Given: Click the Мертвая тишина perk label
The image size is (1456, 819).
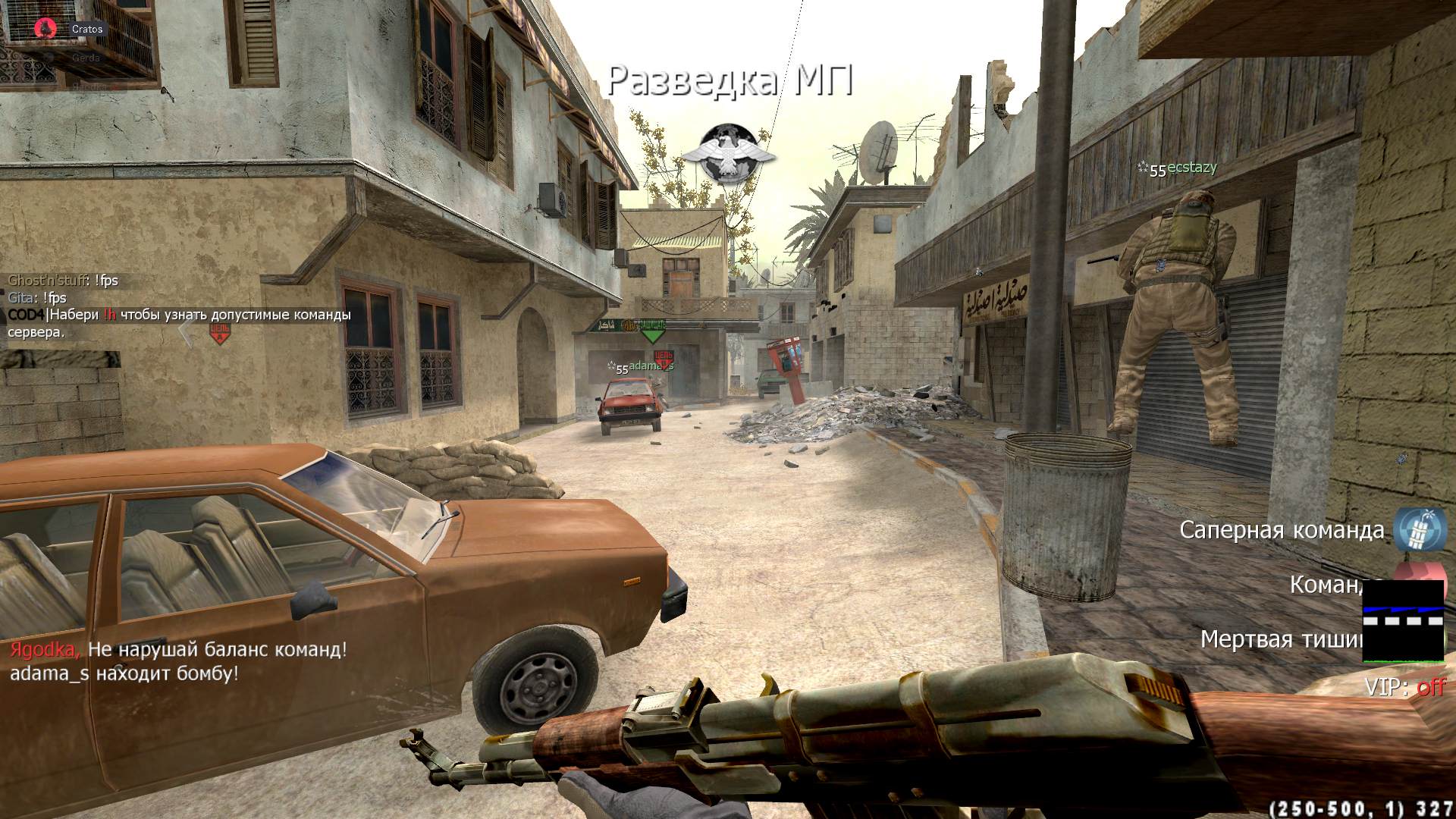Looking at the screenshot, I should (1282, 639).
